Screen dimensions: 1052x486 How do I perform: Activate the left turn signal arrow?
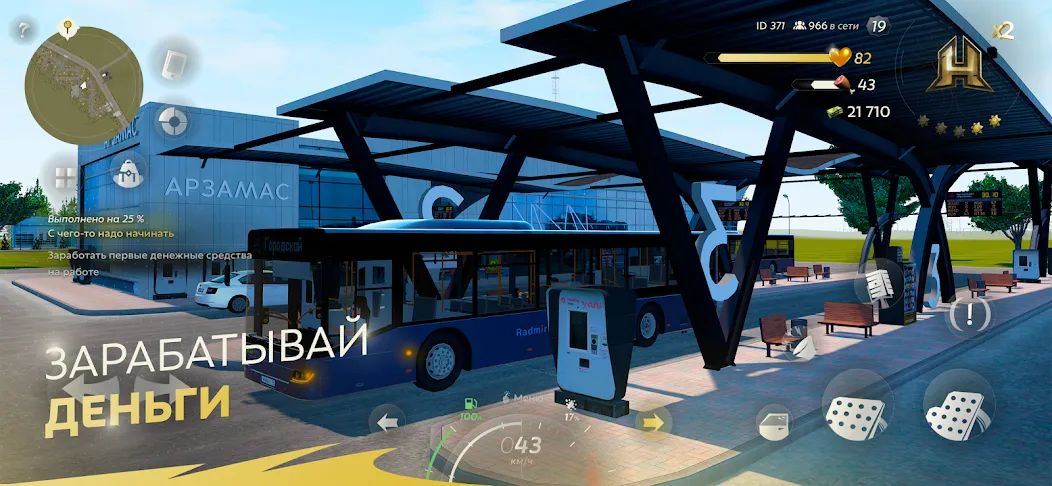coord(386,419)
